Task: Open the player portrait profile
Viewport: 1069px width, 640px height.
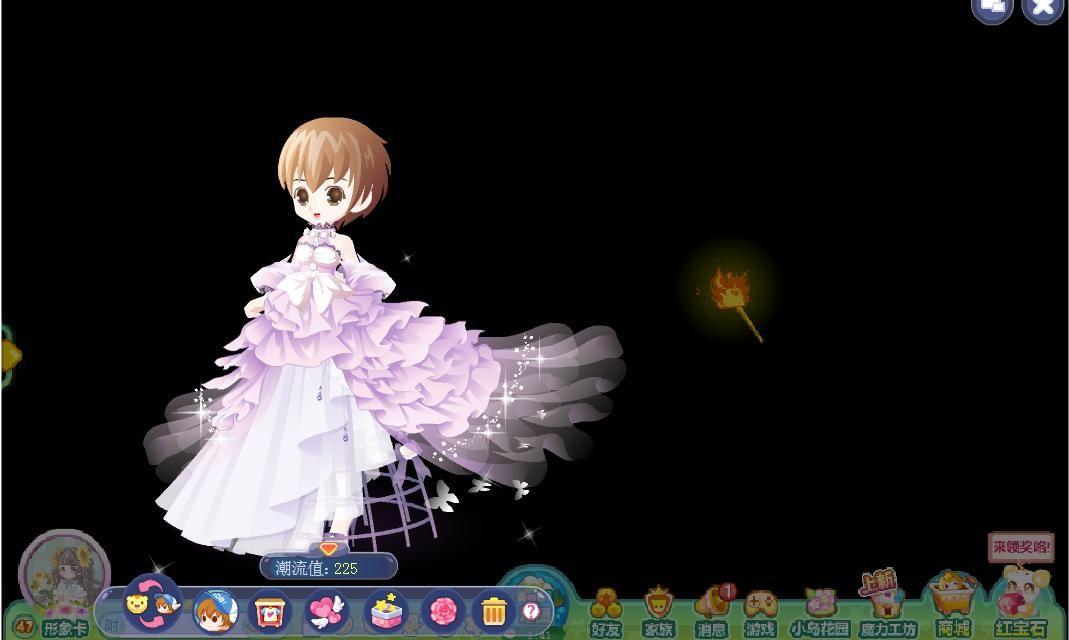Action: (64, 570)
